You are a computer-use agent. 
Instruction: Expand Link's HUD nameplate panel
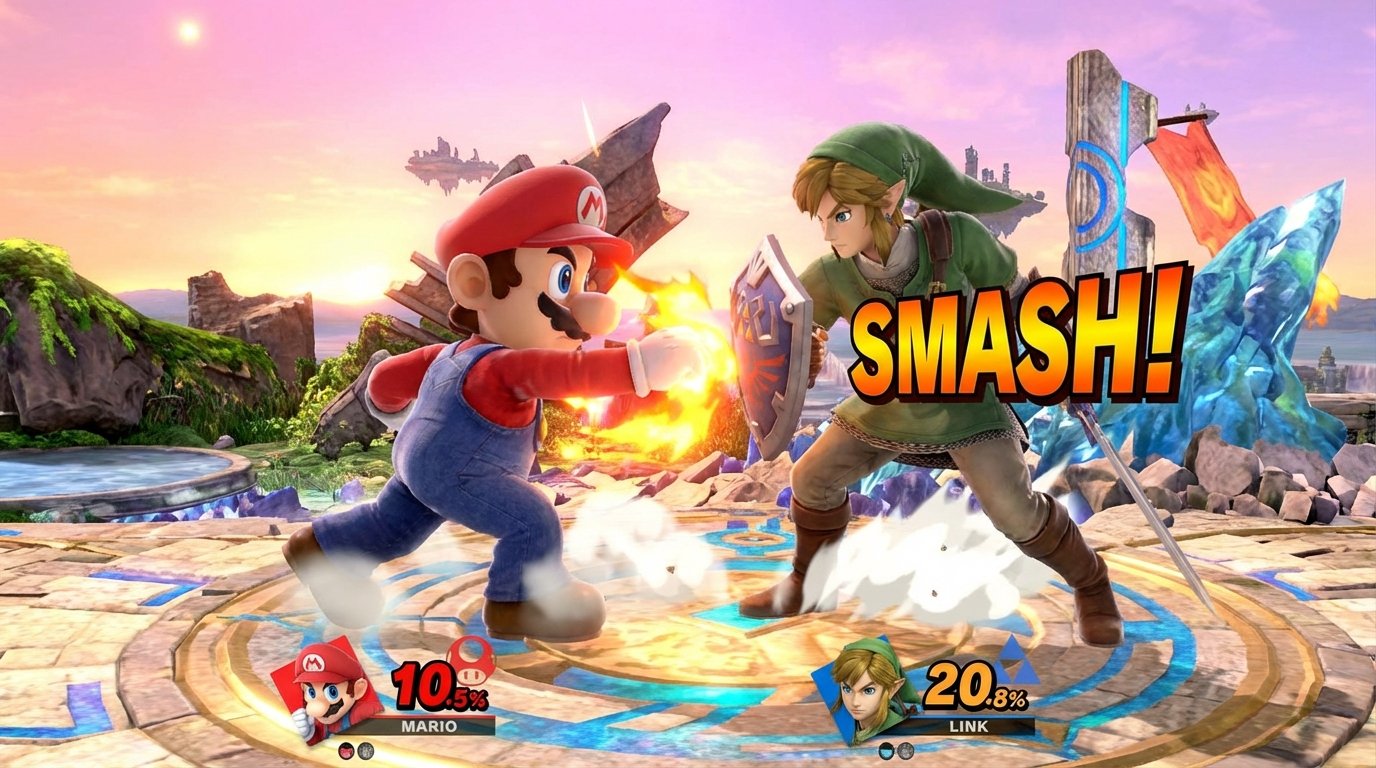click(x=968, y=726)
